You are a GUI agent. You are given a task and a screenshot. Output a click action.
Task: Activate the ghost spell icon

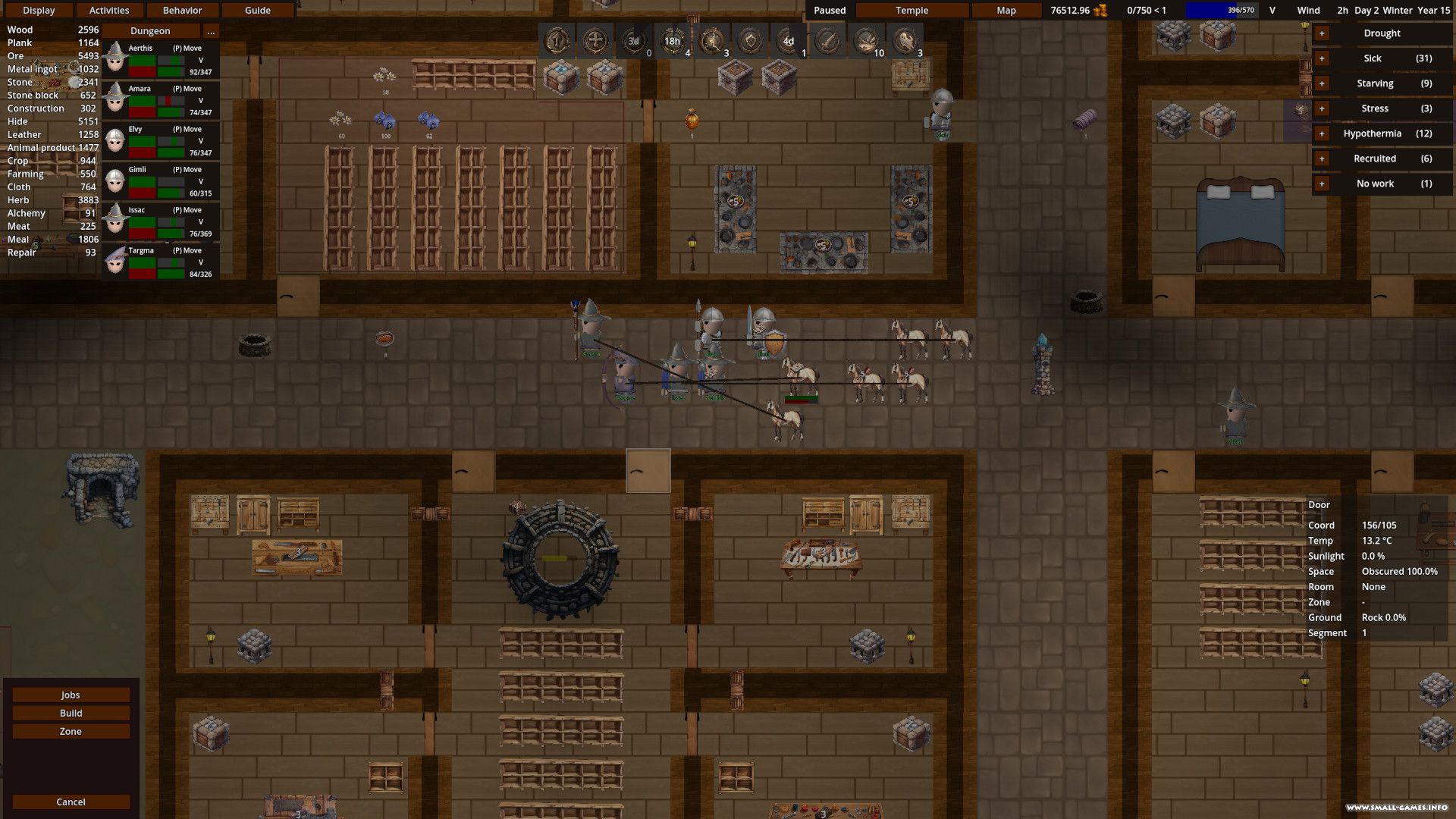[905, 41]
